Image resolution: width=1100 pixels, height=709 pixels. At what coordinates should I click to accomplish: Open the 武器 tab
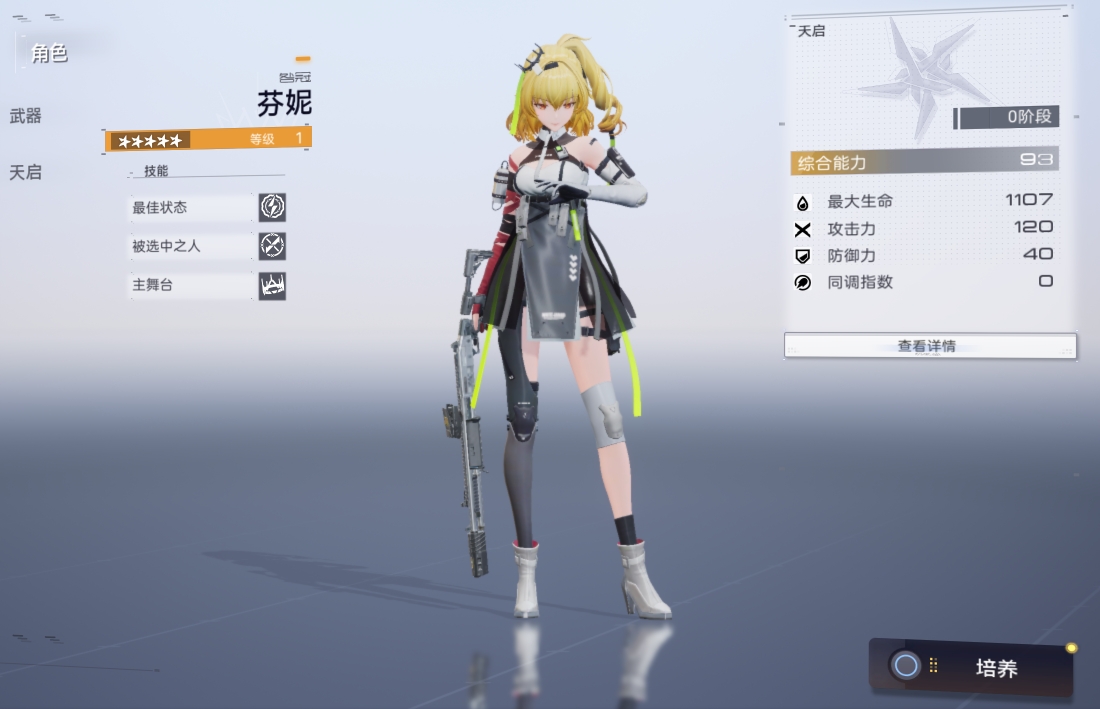click(26, 116)
